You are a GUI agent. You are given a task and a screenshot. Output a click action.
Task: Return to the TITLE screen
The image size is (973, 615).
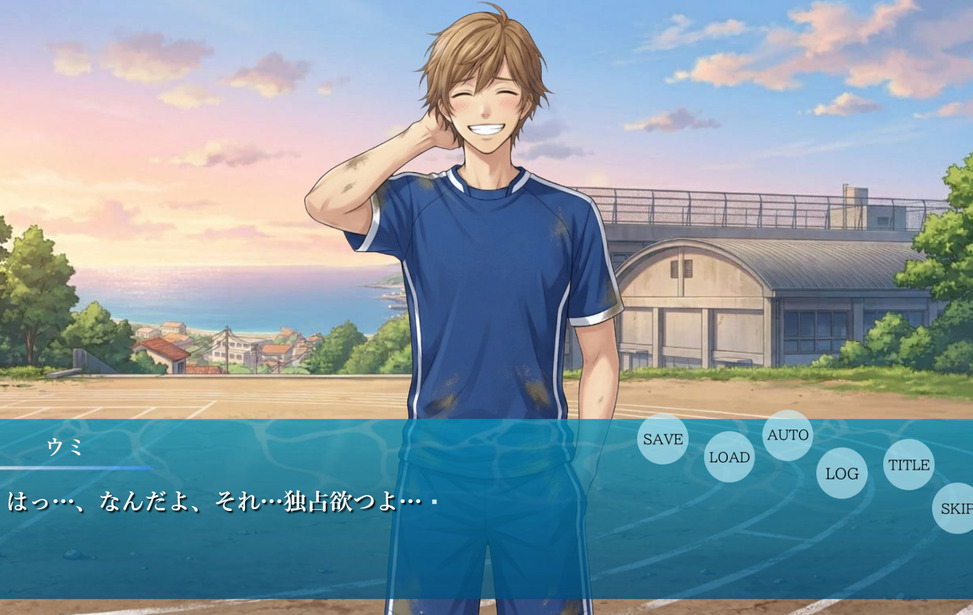[908, 465]
